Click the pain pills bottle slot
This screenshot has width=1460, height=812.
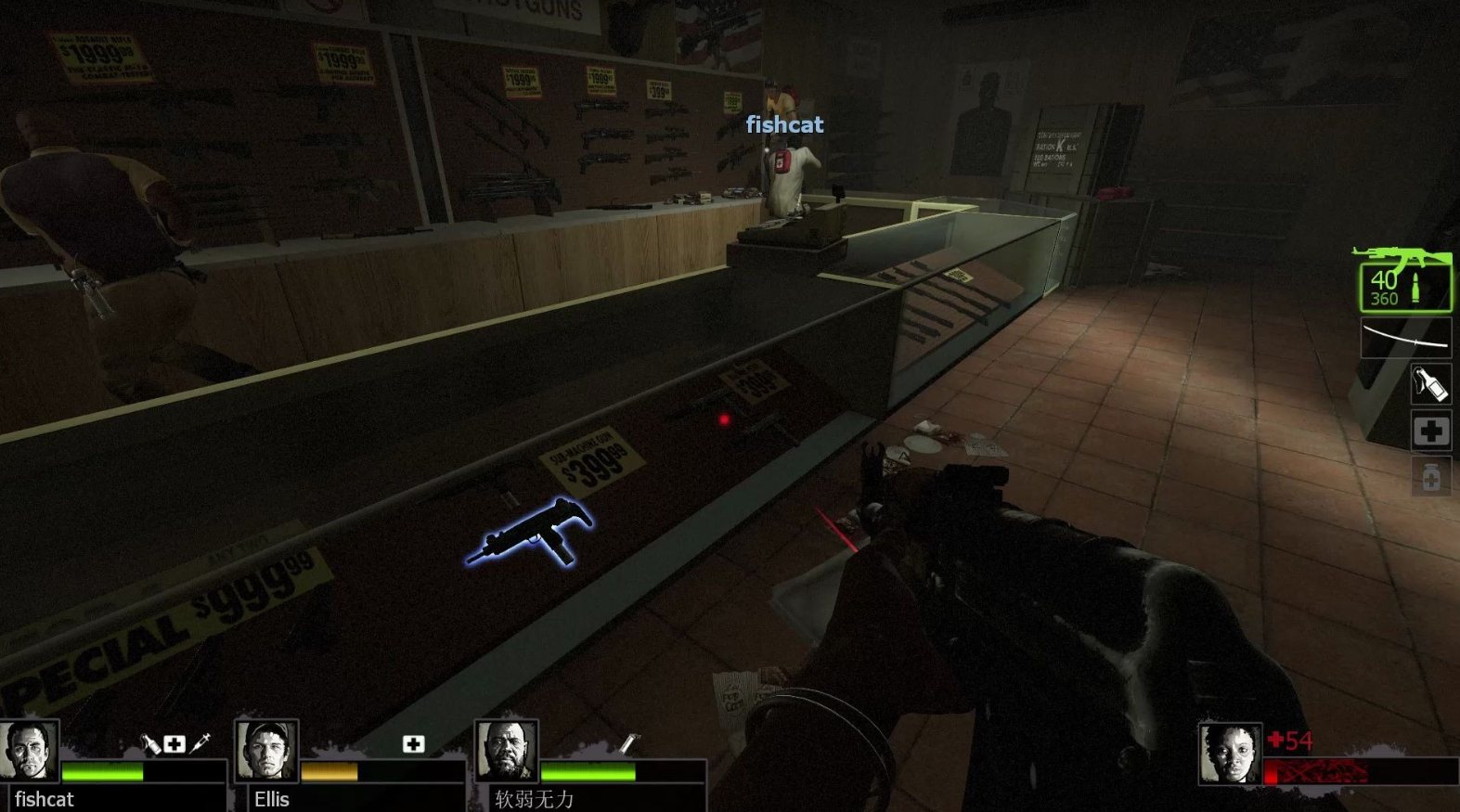1430,477
